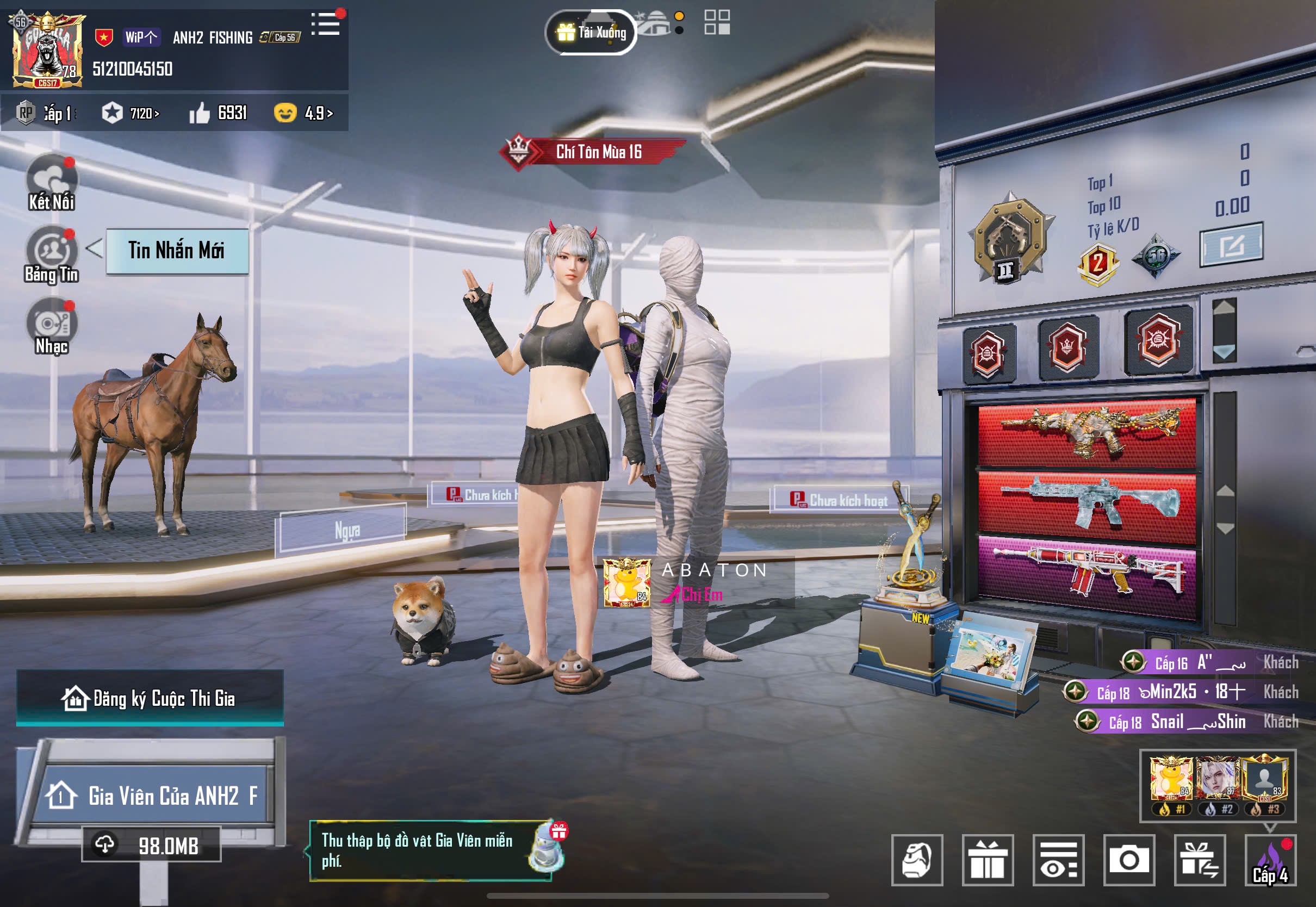Open the list menu at top
Screen dimensions: 1316x907
point(326,24)
